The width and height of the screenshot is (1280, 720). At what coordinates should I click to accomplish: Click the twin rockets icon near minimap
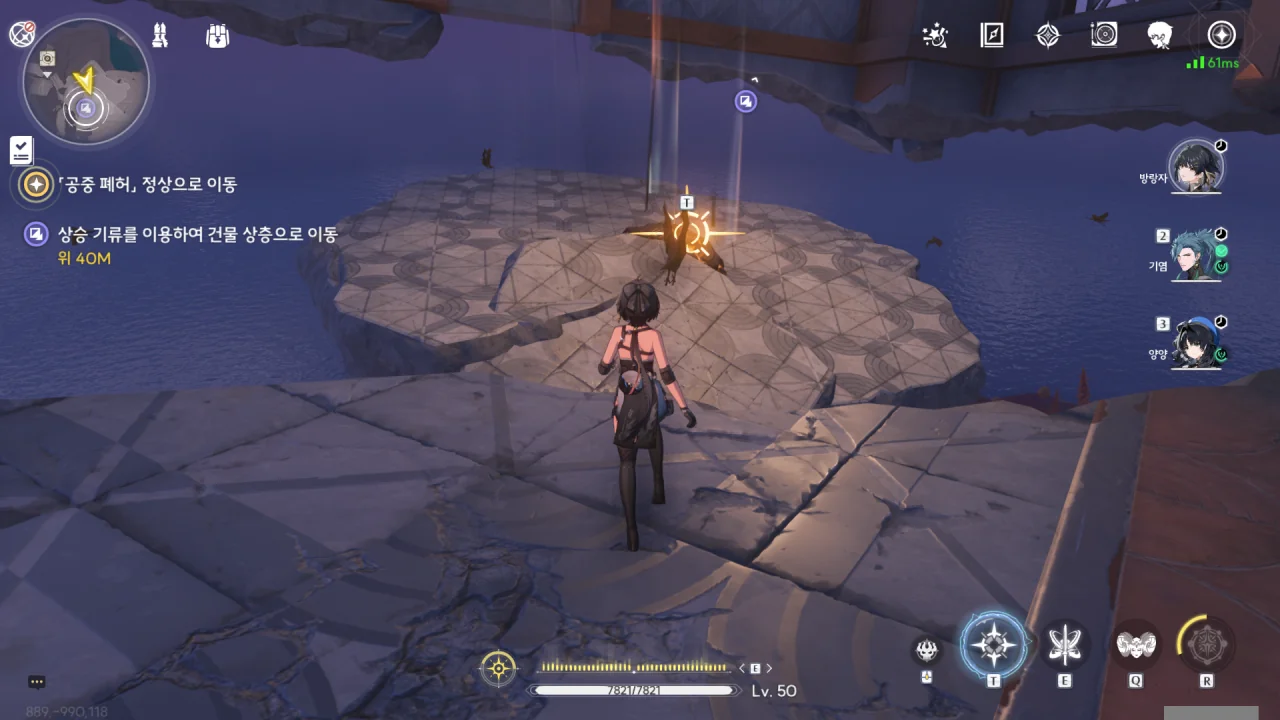160,35
